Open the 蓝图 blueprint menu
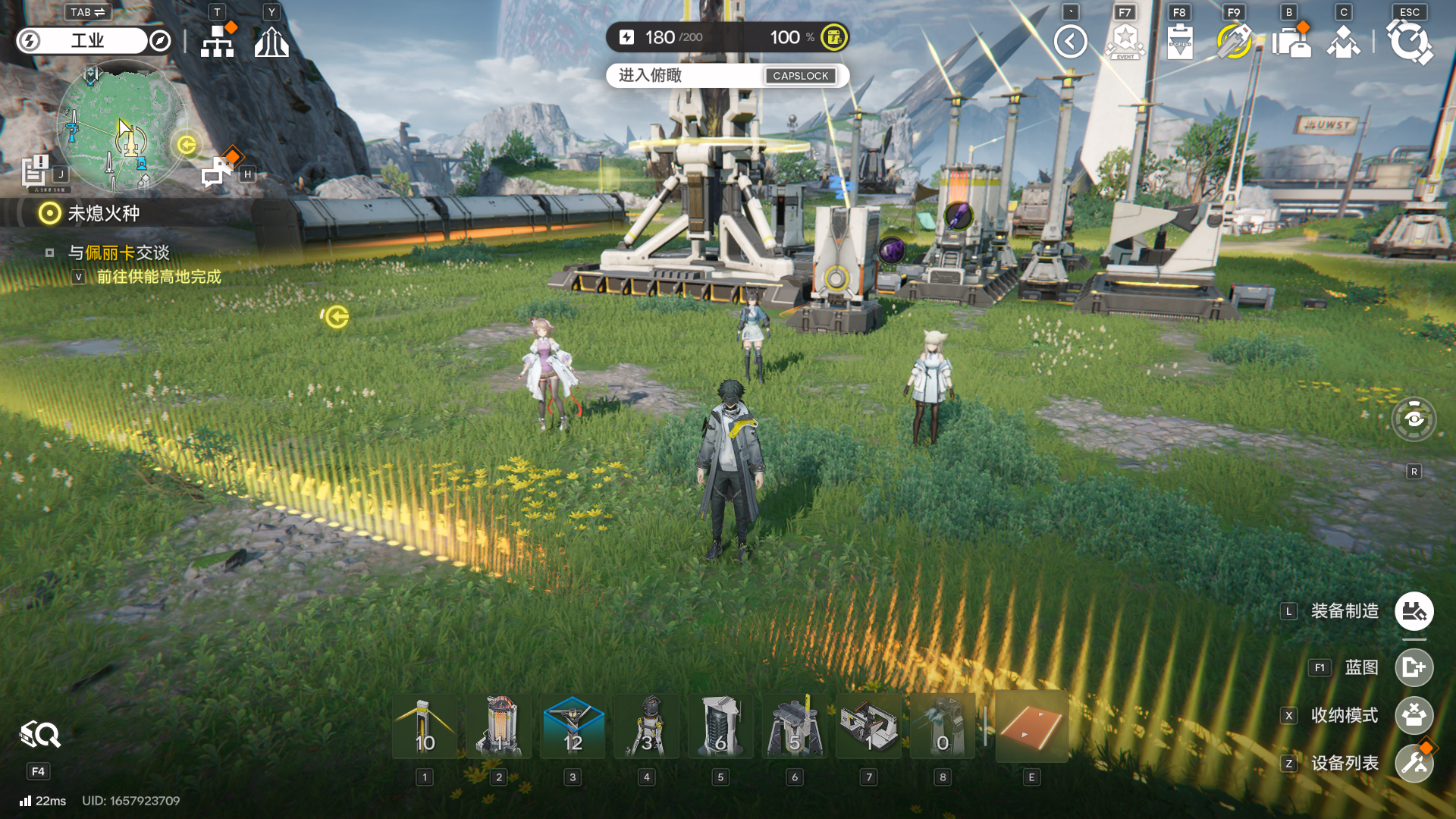Image resolution: width=1456 pixels, height=819 pixels. pyautogui.click(x=1414, y=667)
